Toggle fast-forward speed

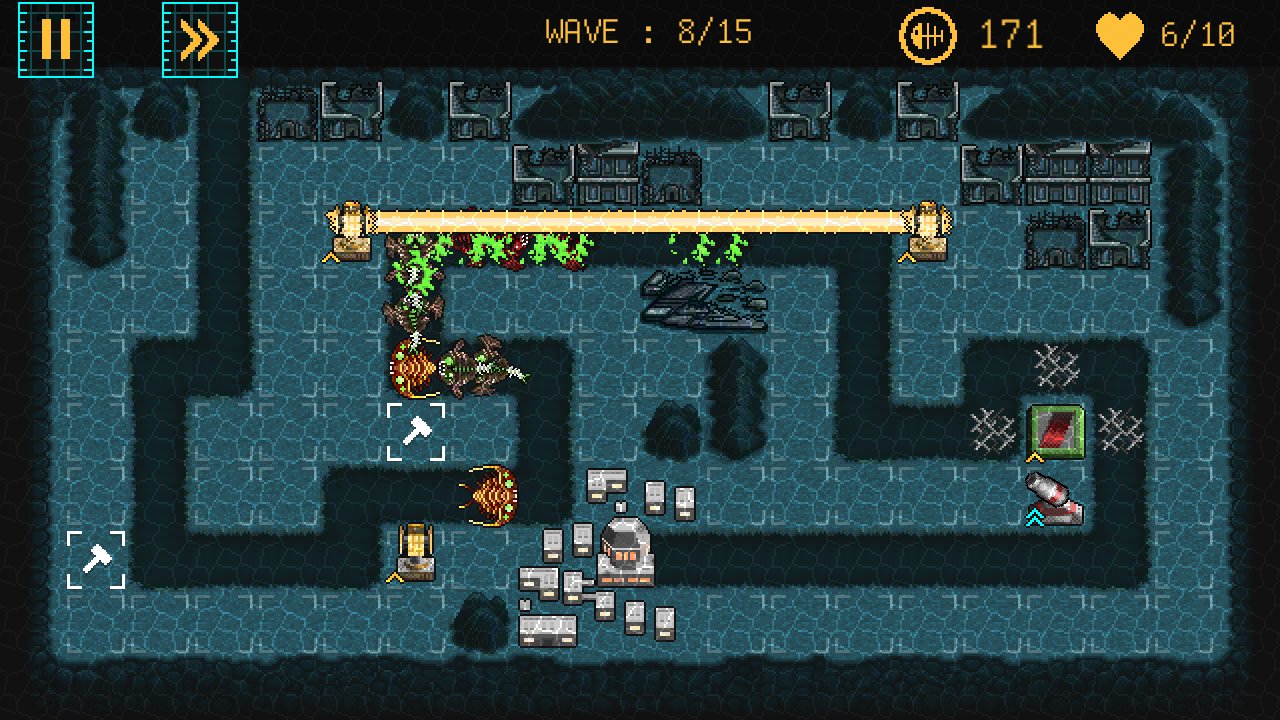pyautogui.click(x=200, y=39)
